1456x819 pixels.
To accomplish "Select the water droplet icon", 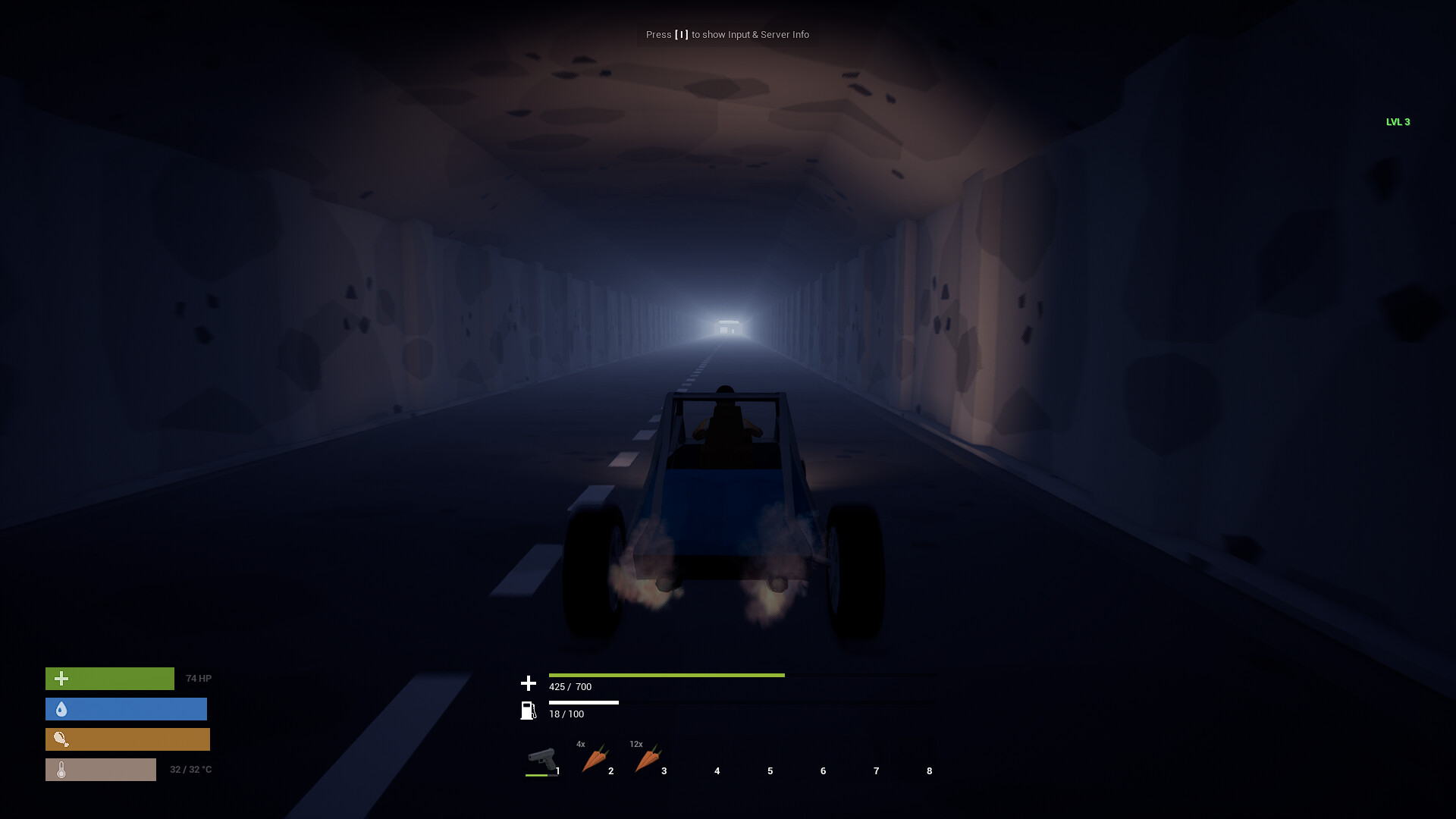I will point(62,708).
